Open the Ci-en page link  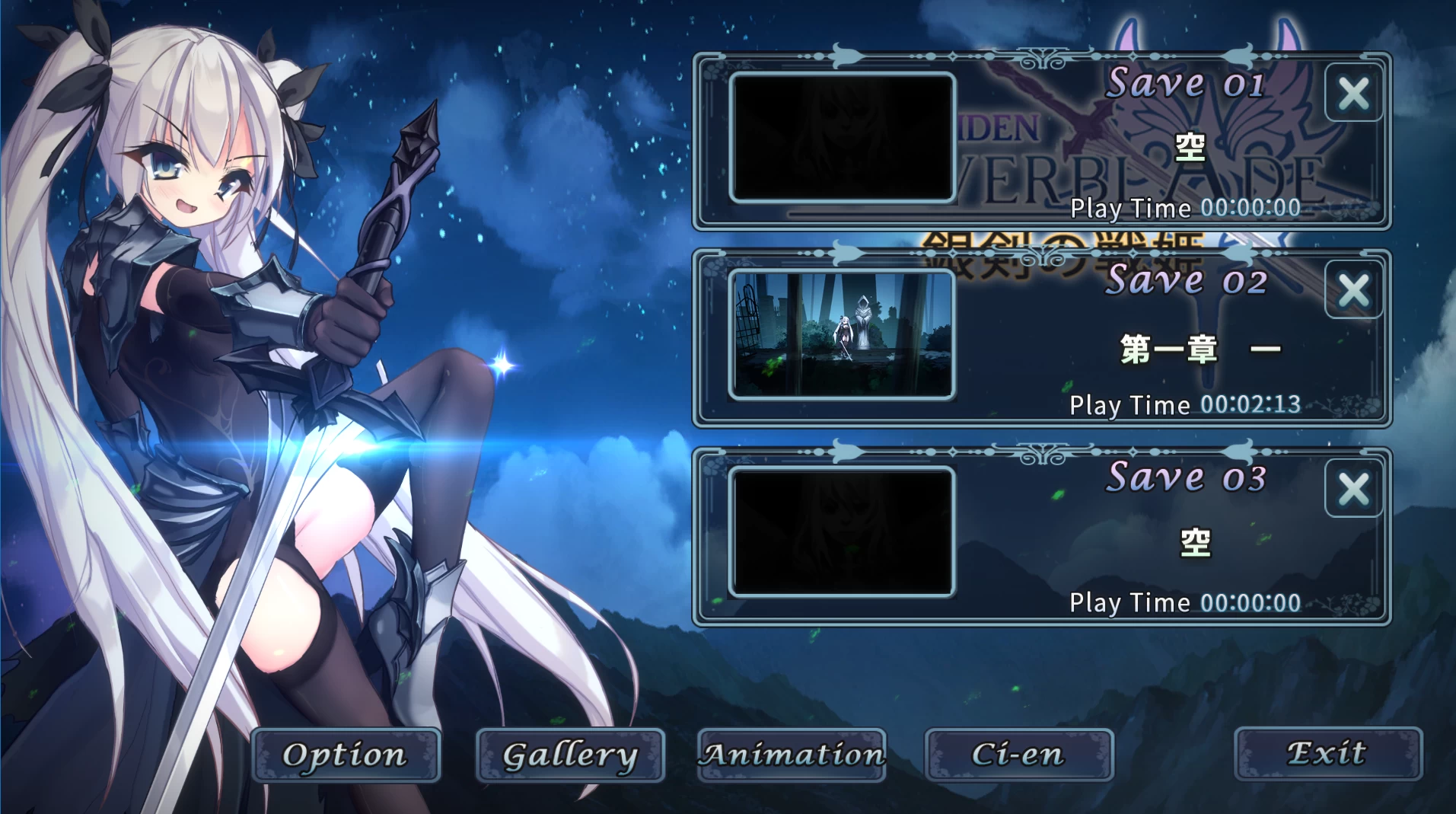1018,755
